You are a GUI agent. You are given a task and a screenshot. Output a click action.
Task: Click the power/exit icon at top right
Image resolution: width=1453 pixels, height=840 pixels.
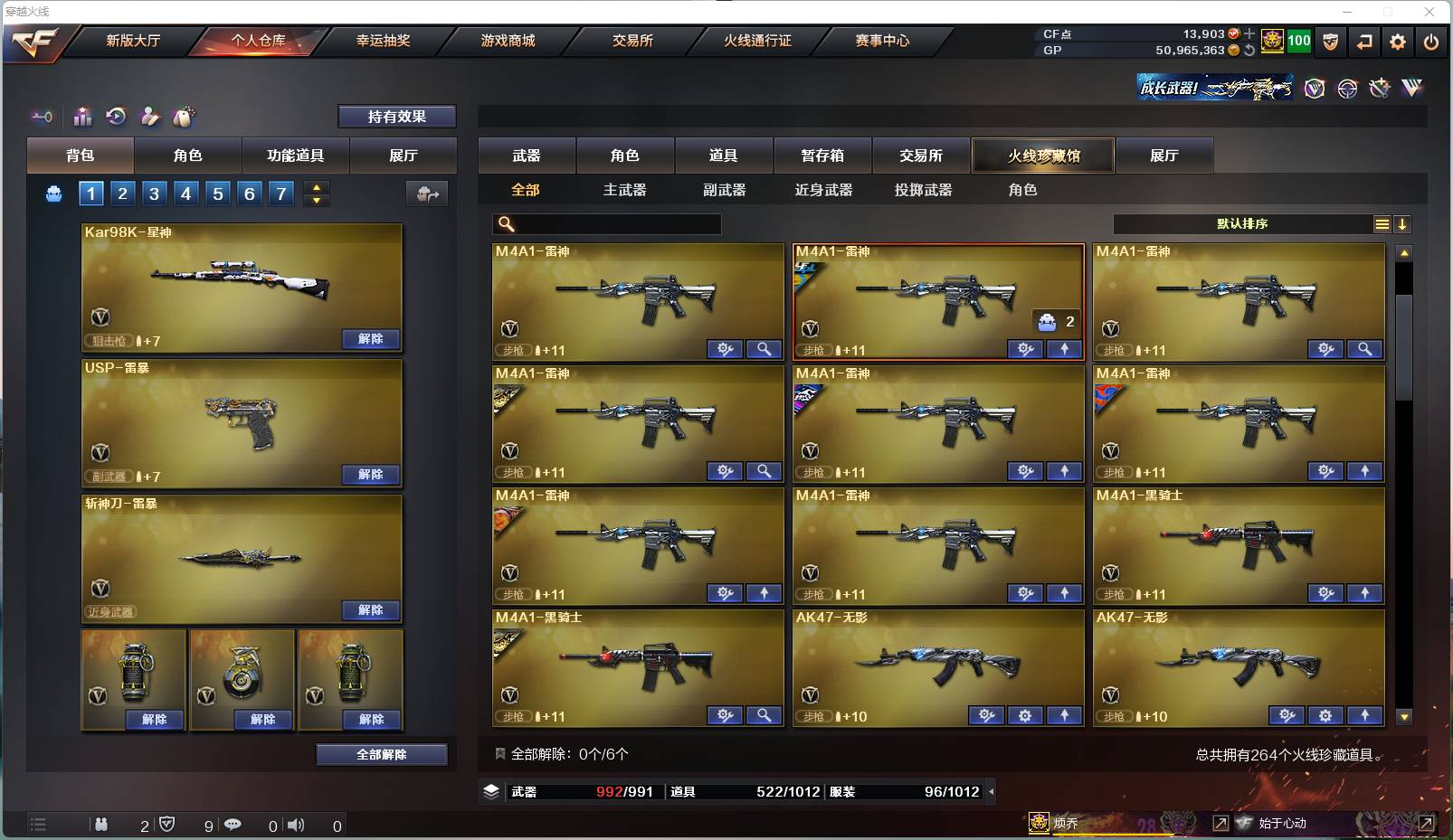click(1431, 42)
